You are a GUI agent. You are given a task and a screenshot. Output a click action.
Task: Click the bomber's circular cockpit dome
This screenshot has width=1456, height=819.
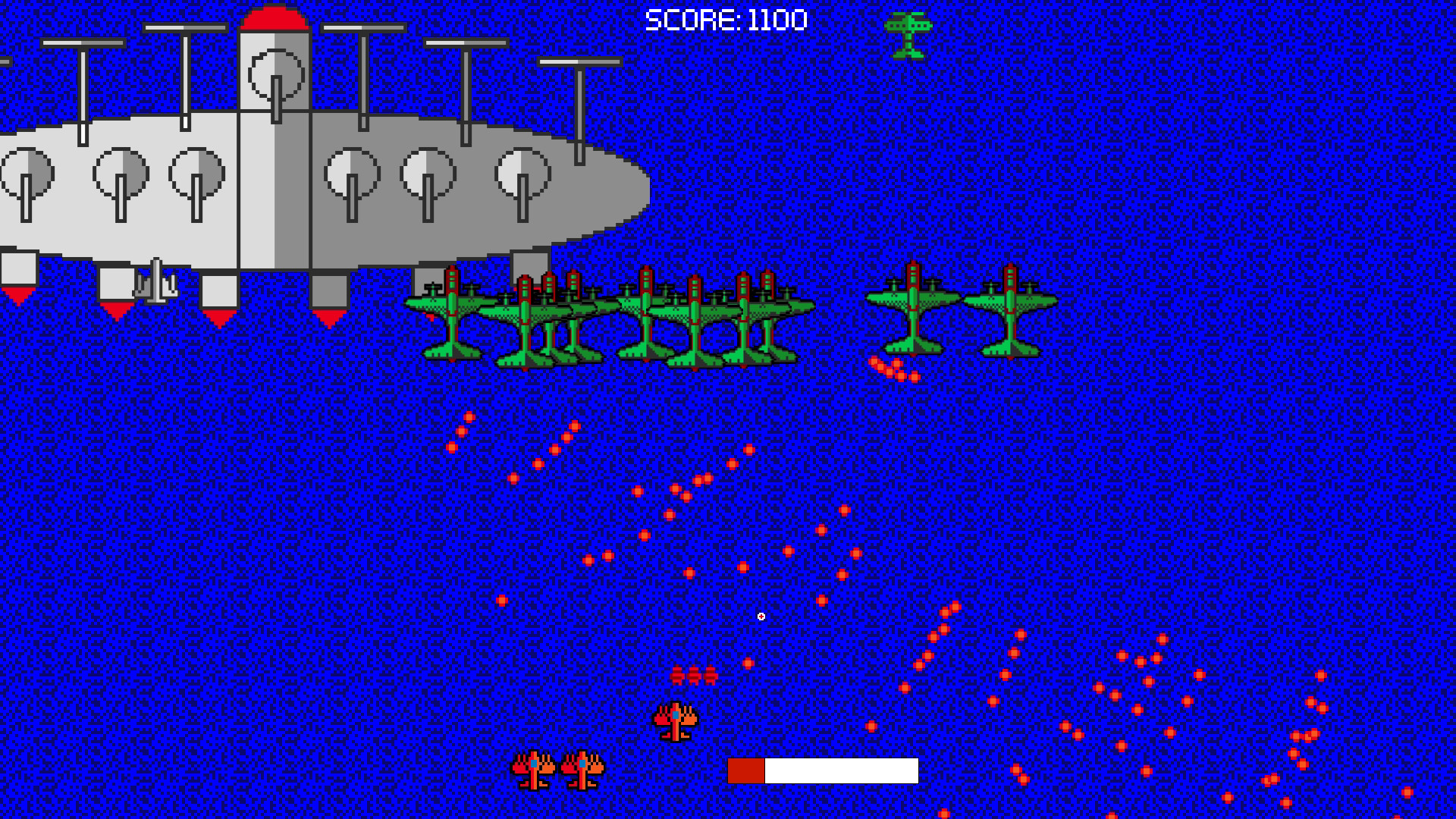(x=275, y=76)
